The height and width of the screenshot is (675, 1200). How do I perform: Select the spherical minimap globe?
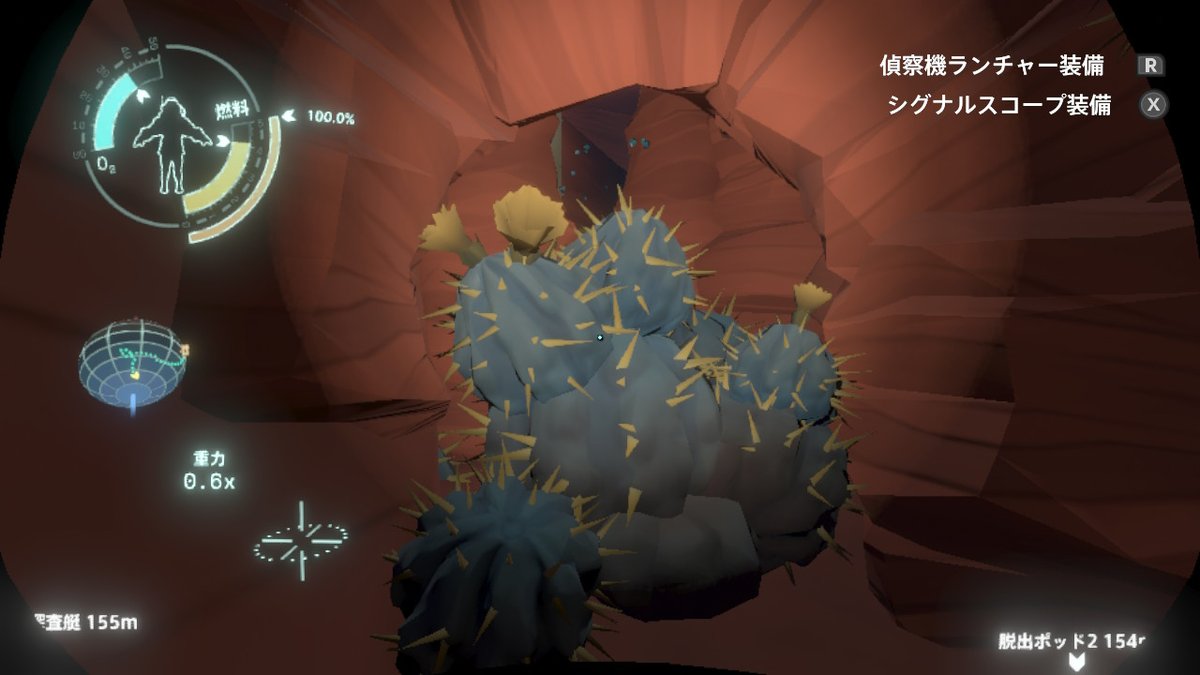(133, 361)
